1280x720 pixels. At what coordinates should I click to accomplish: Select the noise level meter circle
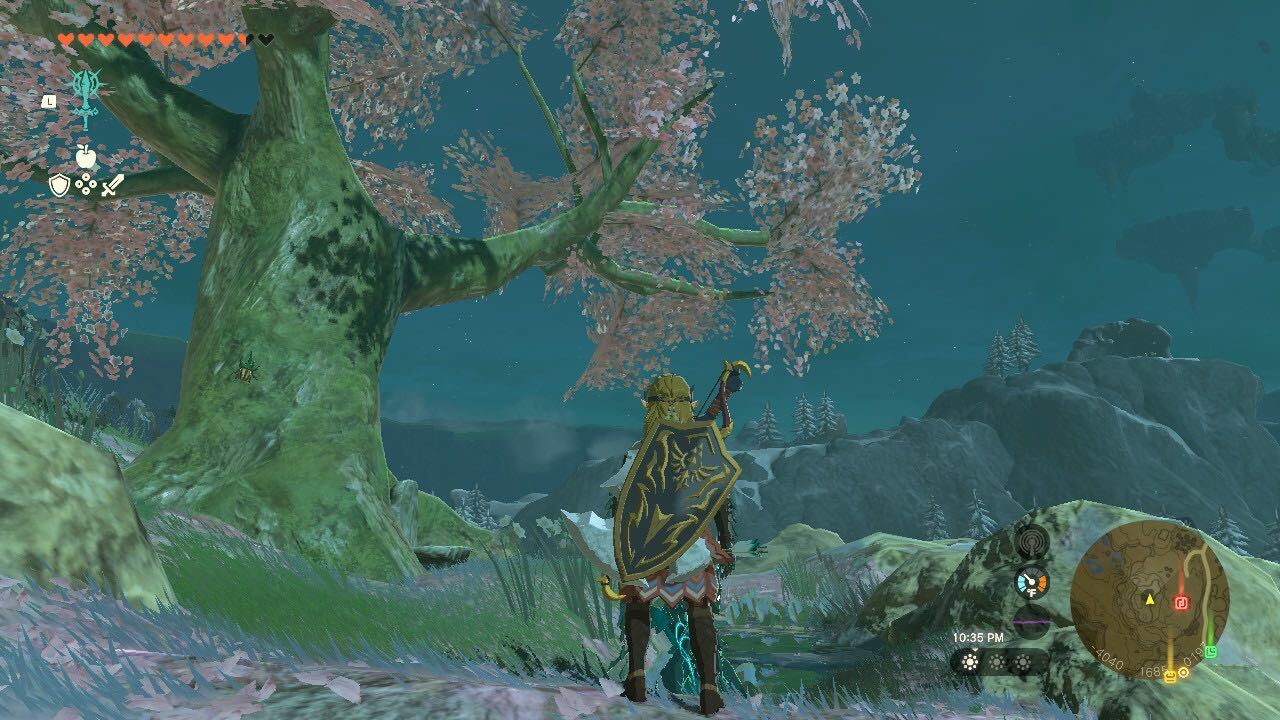[1030, 621]
